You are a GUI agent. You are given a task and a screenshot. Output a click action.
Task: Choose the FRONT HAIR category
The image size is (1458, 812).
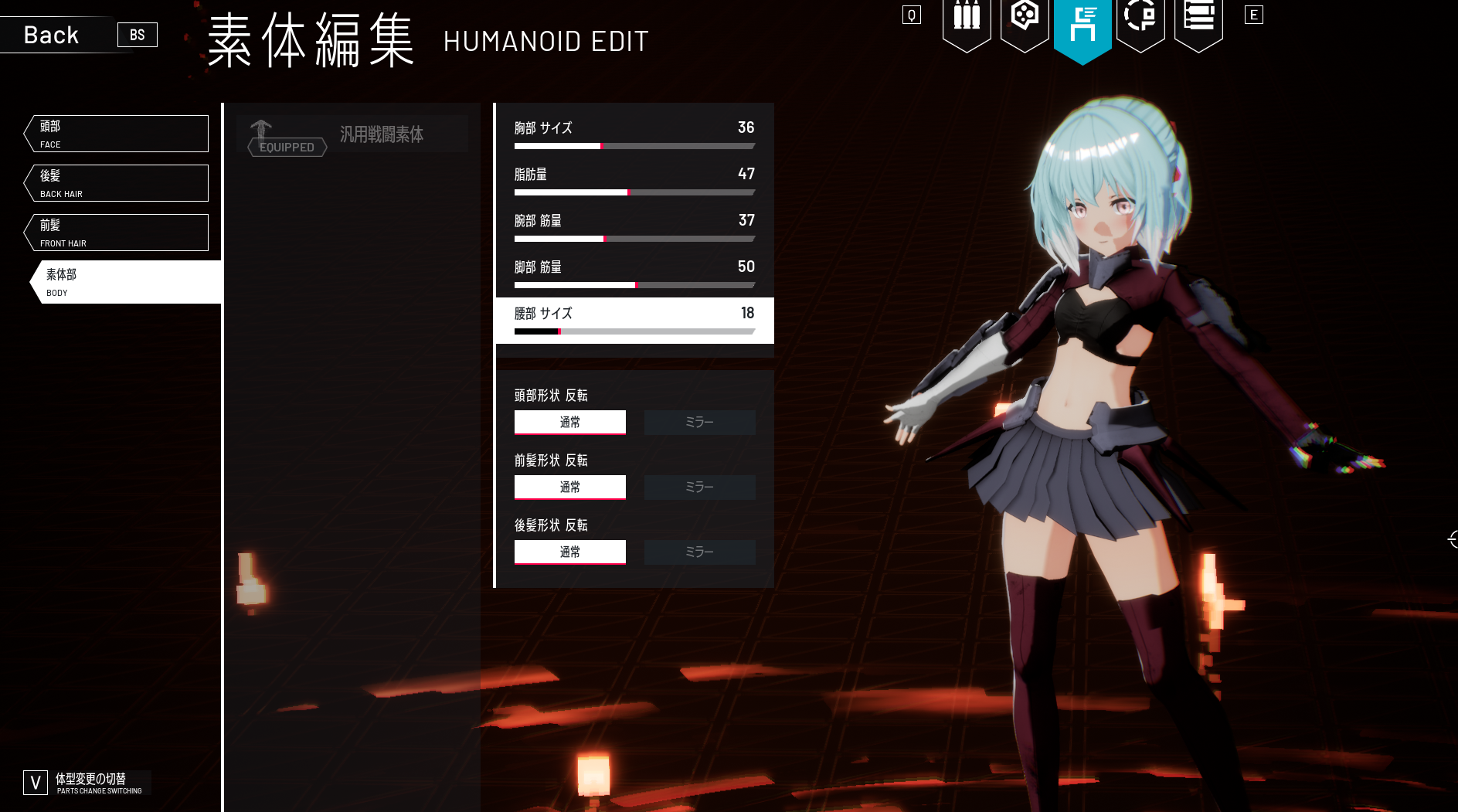(x=117, y=233)
